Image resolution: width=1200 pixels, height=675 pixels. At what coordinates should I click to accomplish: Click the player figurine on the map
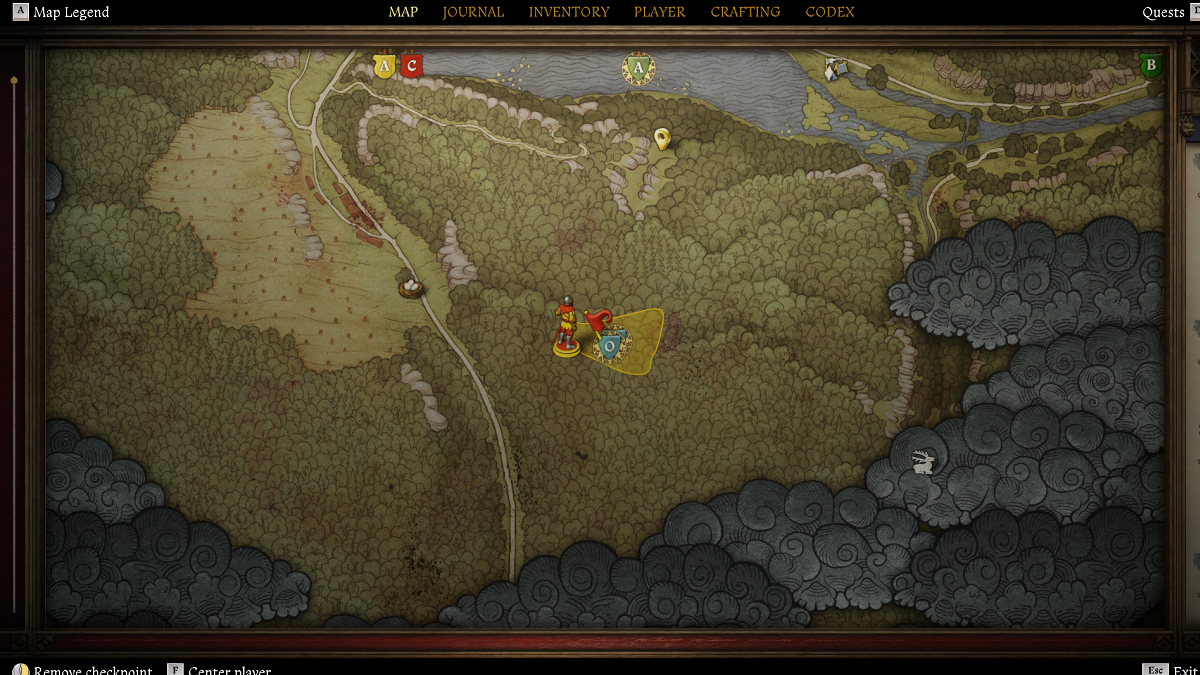point(566,326)
